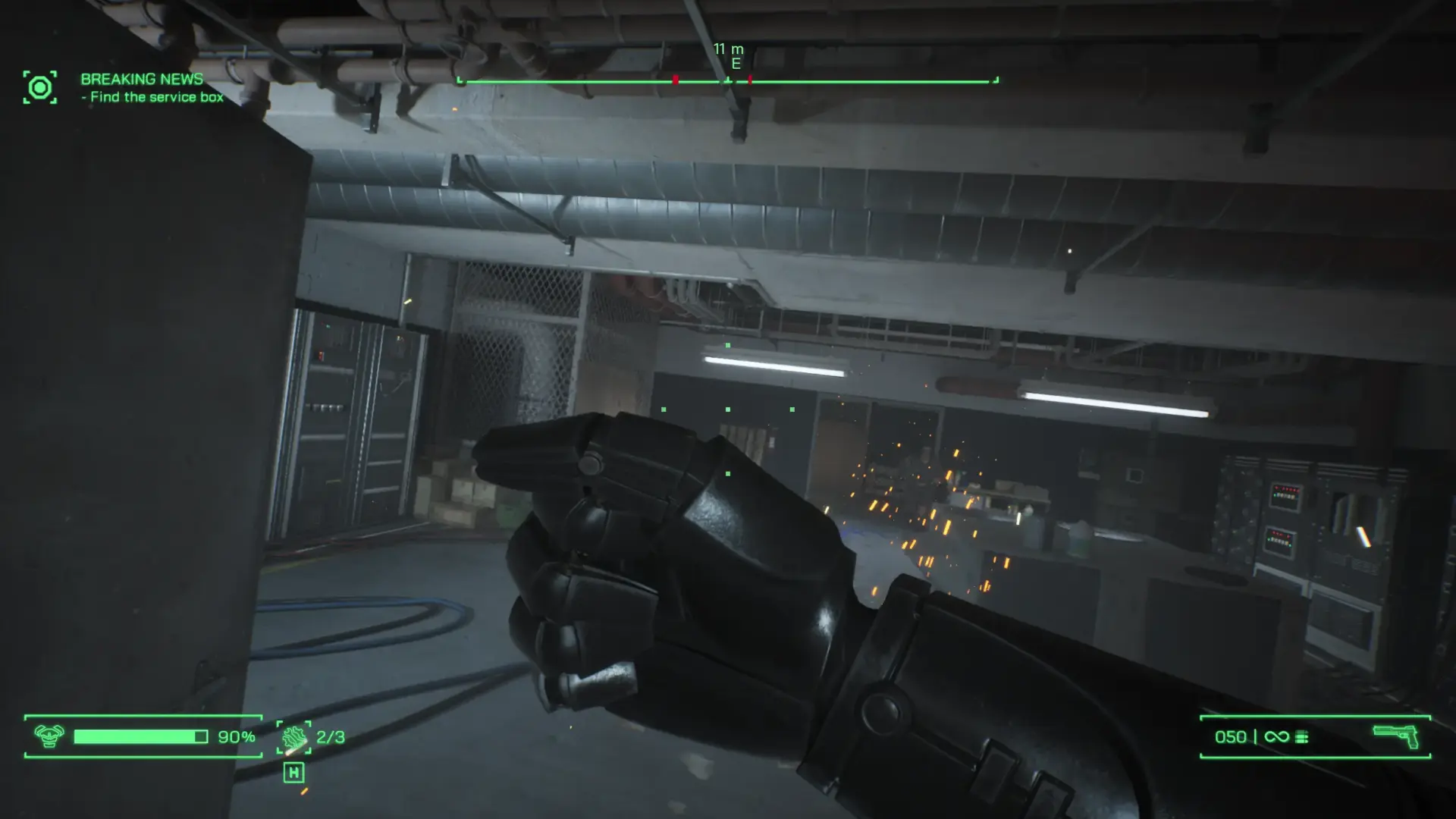
Task: Select the Breaking News objective tracker
Action: point(151,88)
